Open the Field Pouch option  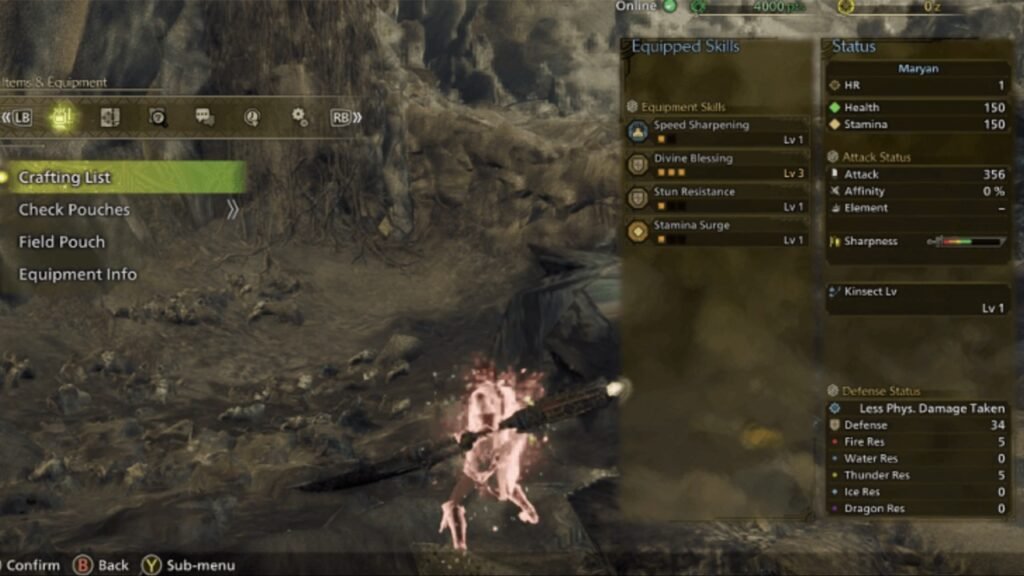pos(62,242)
